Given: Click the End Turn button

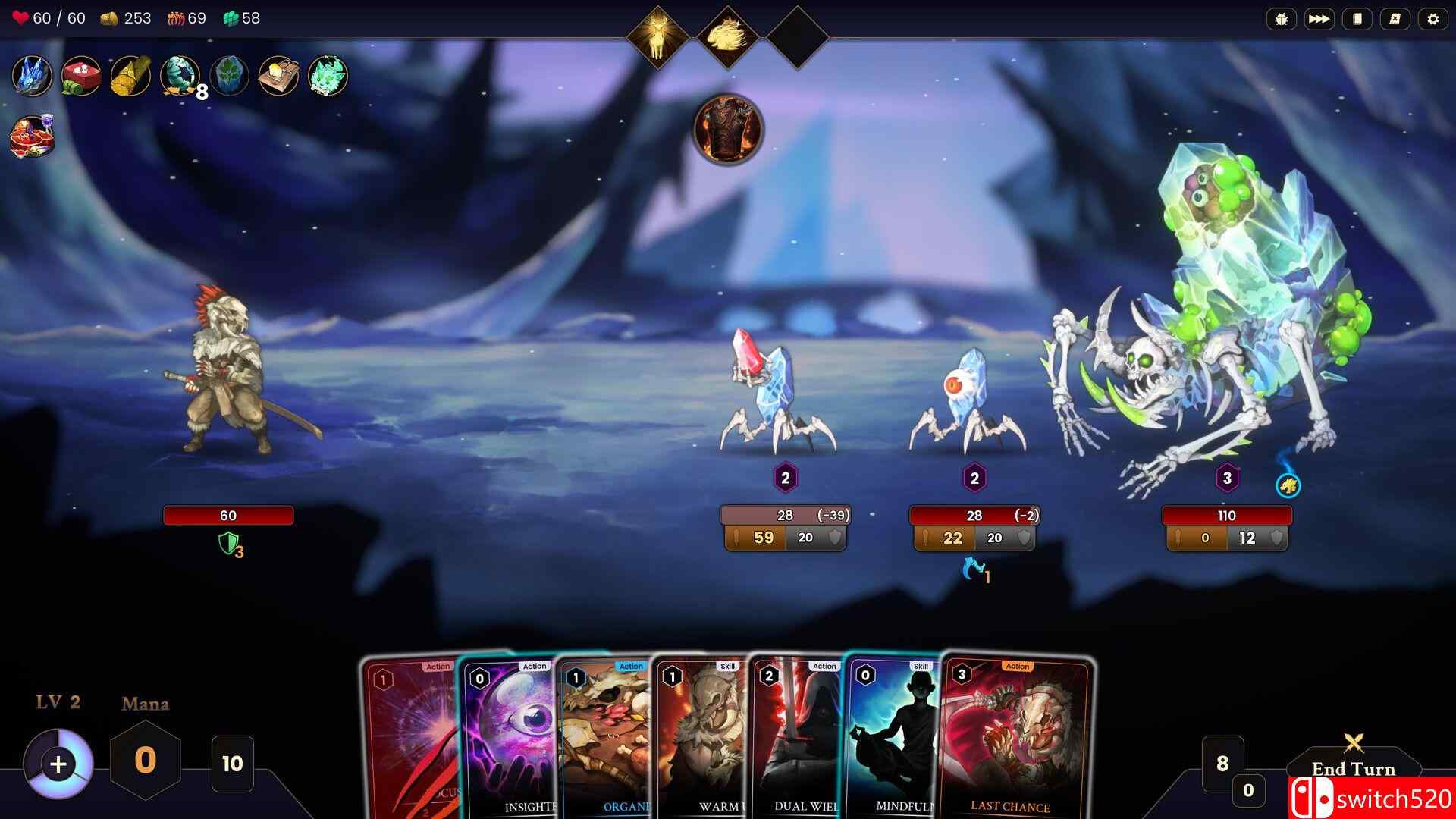Looking at the screenshot, I should tap(1352, 769).
